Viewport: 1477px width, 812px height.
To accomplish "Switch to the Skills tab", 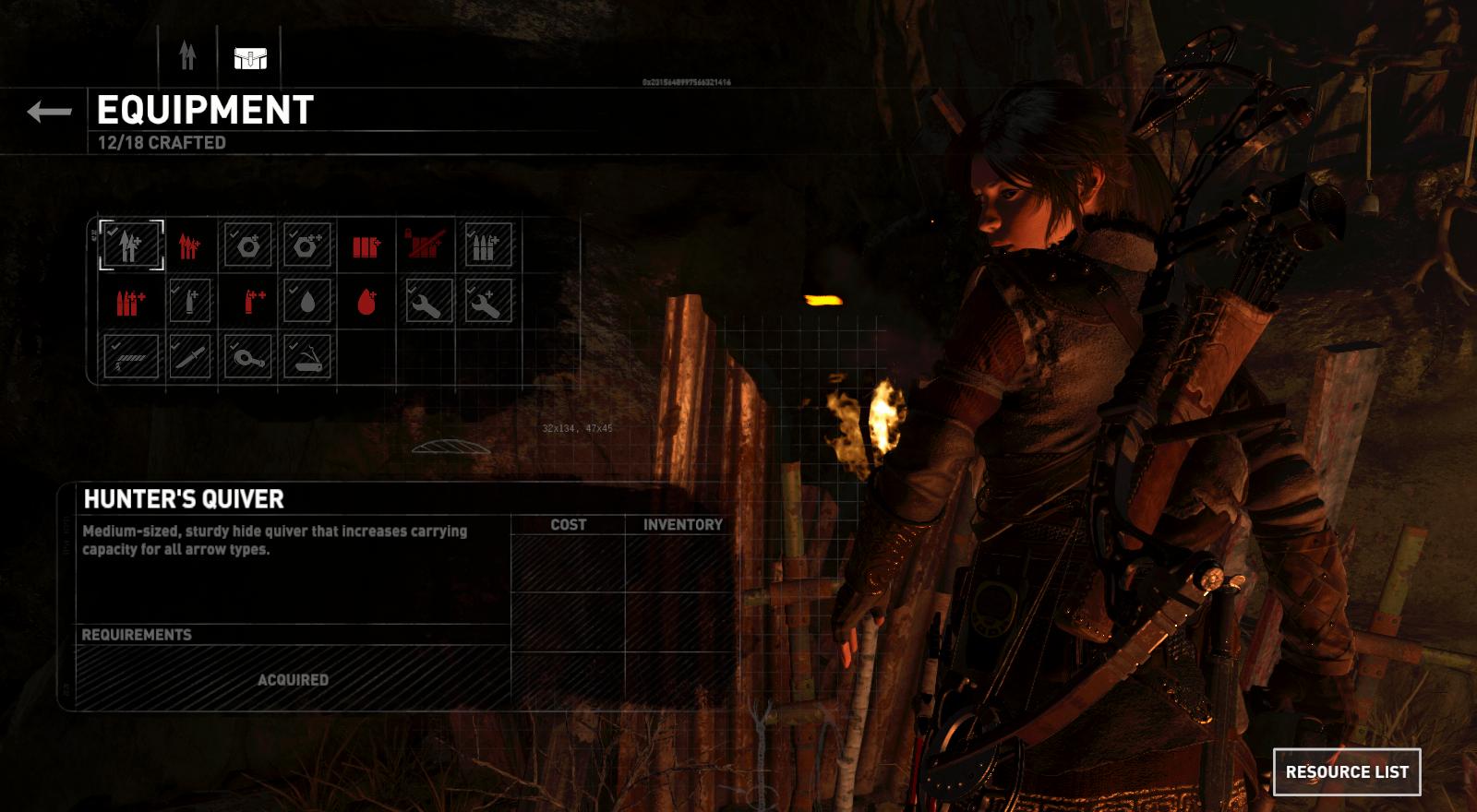I will tap(187, 55).
